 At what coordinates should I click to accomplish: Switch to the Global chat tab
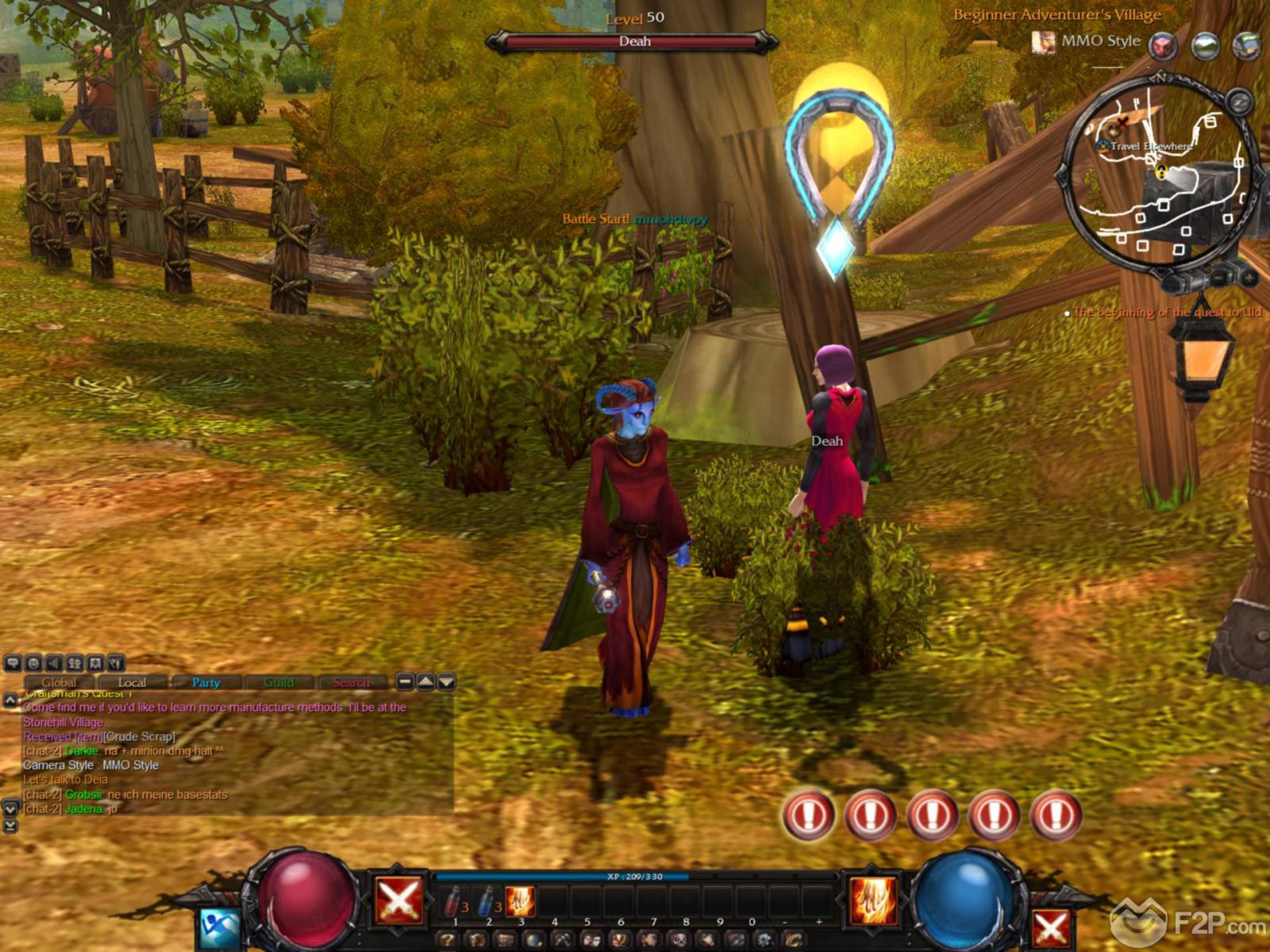tap(60, 682)
